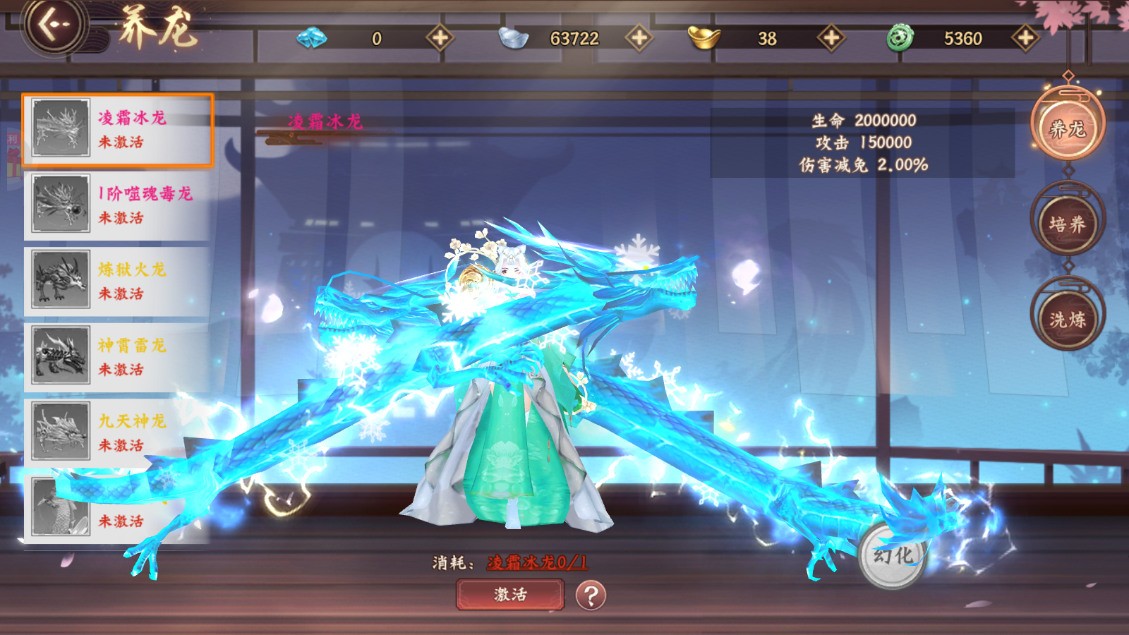Open the 洗炼 tab
Screen dimensions: 1129x635
click(x=1066, y=318)
